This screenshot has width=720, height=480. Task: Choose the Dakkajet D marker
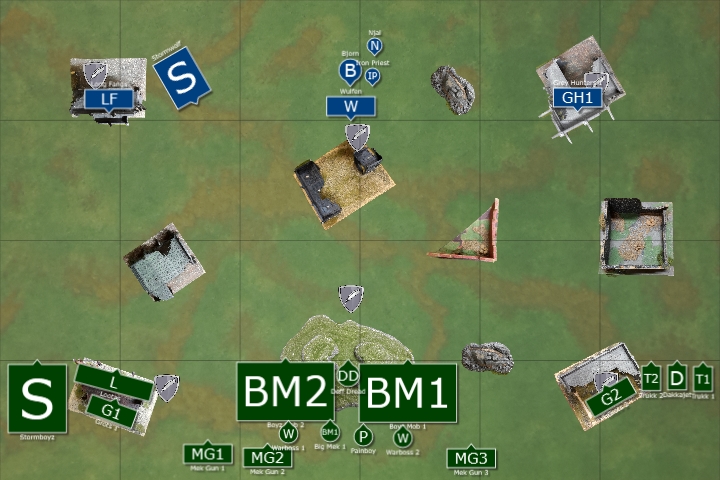coord(677,378)
